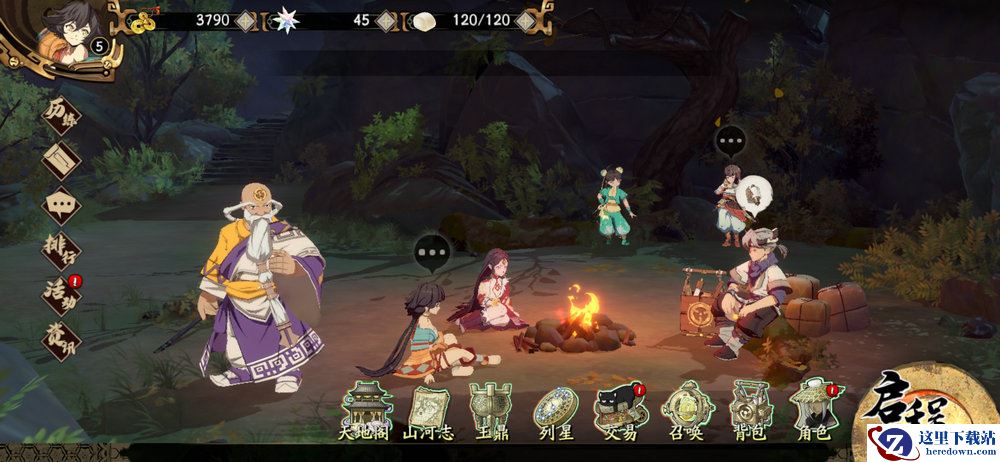The height and width of the screenshot is (462, 1000).
Task: Open the 列星 star compass
Action: pyautogui.click(x=557, y=412)
